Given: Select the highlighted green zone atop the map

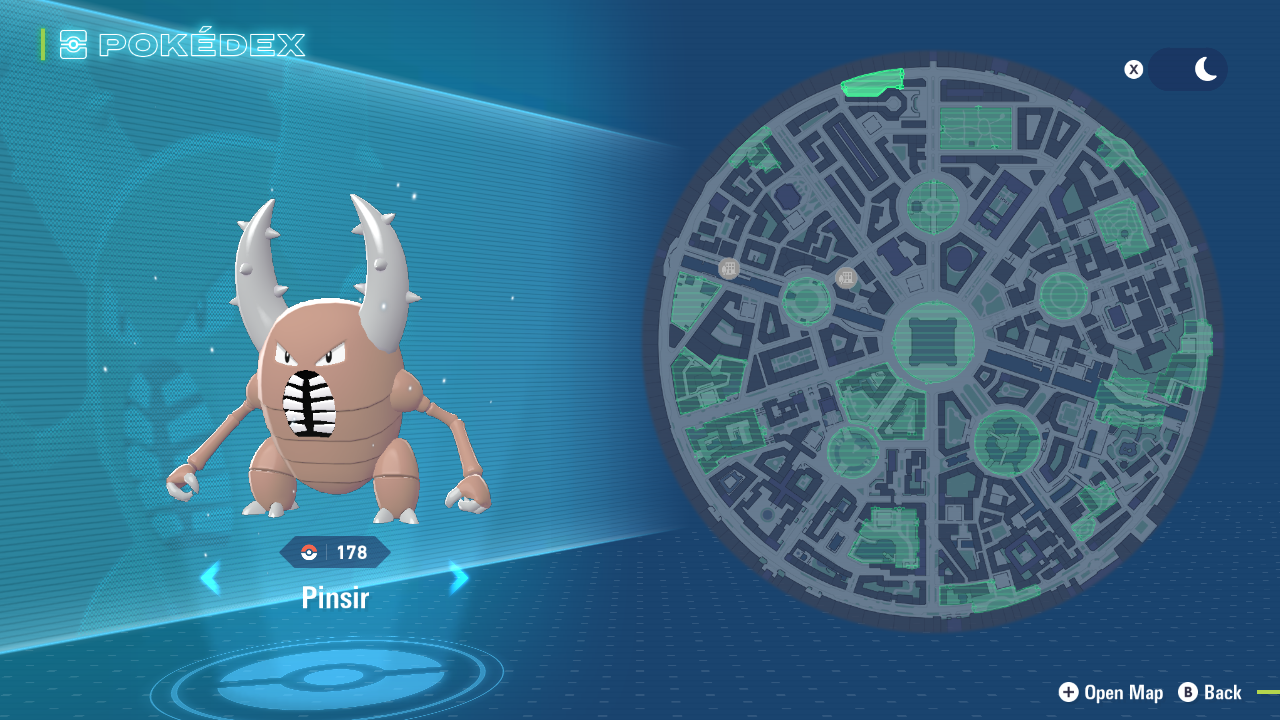Looking at the screenshot, I should tap(873, 80).
